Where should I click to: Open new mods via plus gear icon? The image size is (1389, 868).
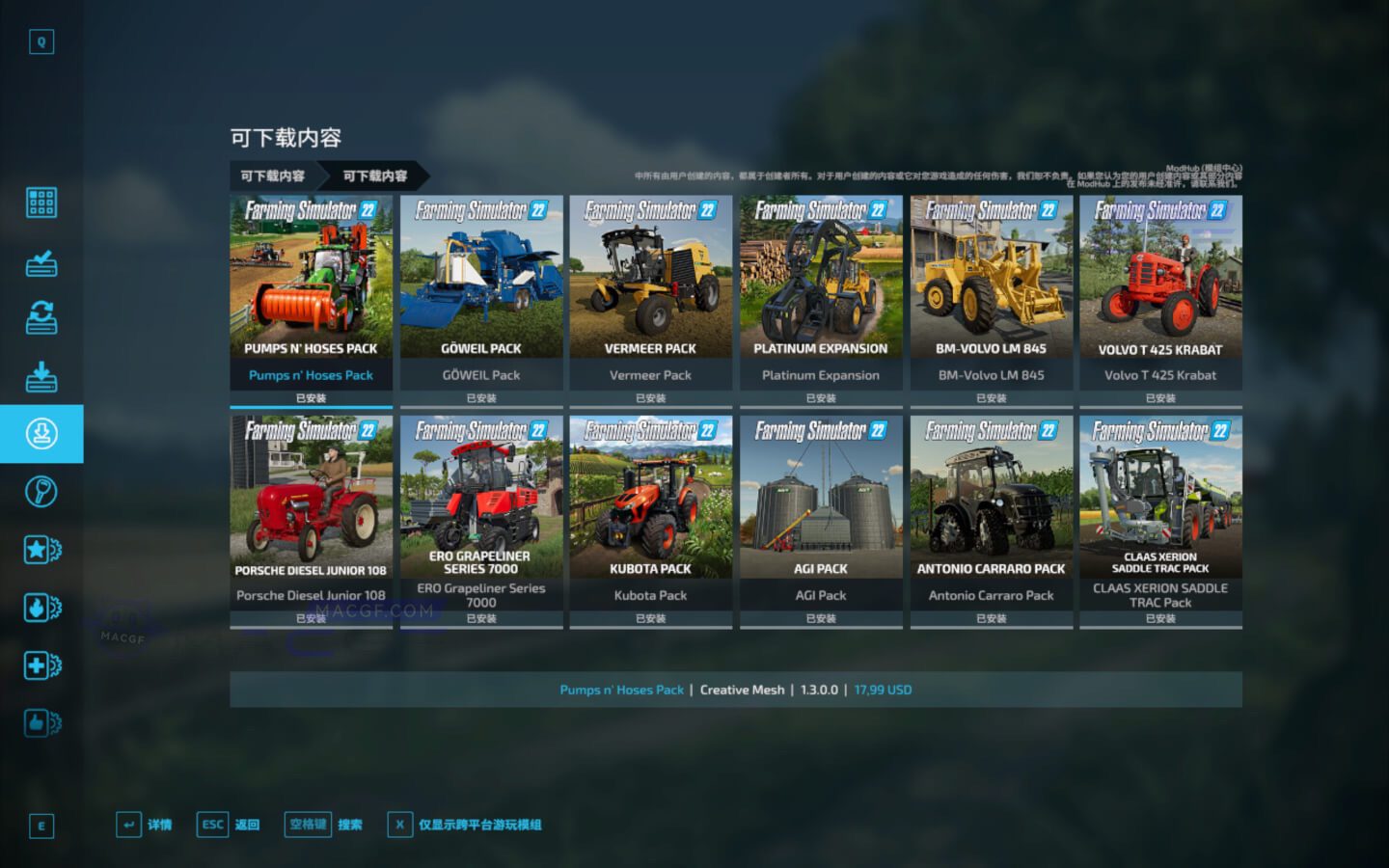click(x=41, y=665)
